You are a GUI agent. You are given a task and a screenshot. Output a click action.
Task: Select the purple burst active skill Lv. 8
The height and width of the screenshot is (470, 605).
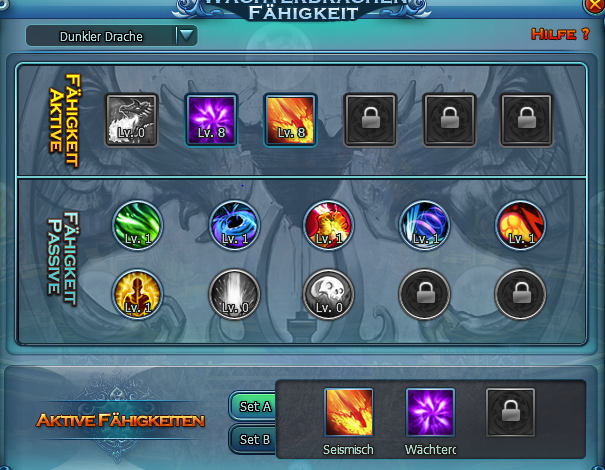(x=211, y=120)
